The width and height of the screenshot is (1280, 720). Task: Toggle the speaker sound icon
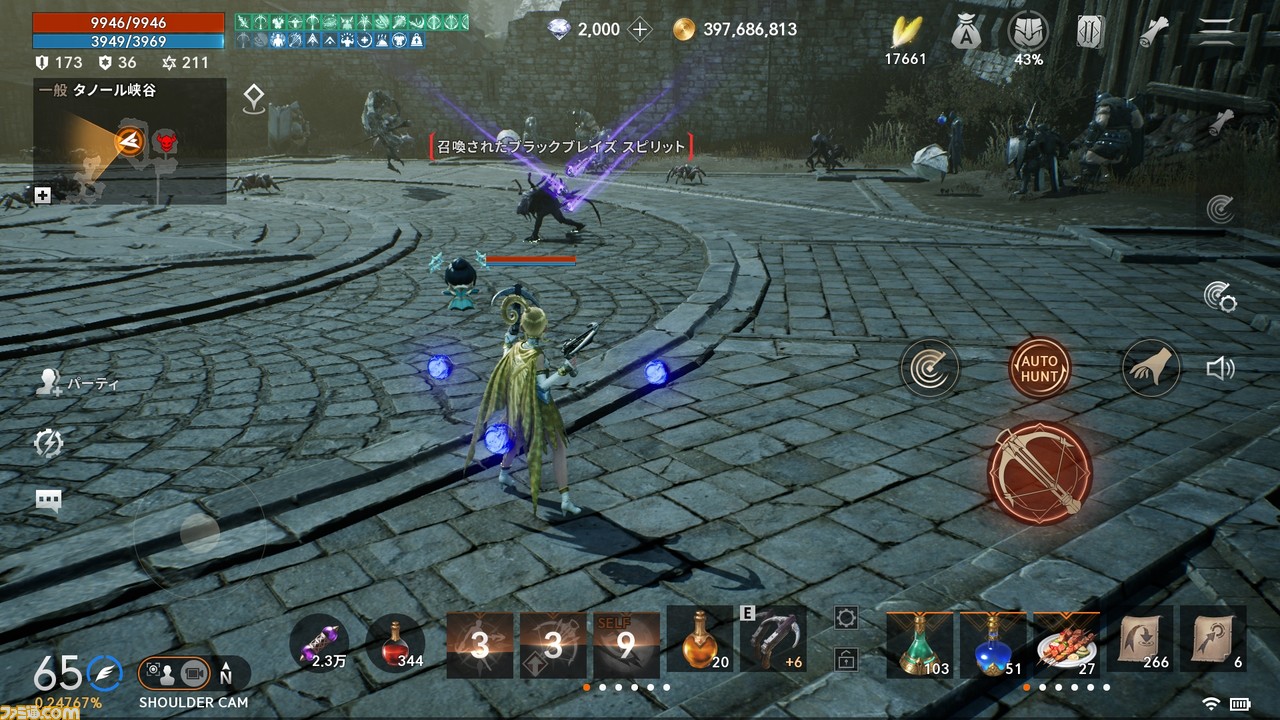1220,369
